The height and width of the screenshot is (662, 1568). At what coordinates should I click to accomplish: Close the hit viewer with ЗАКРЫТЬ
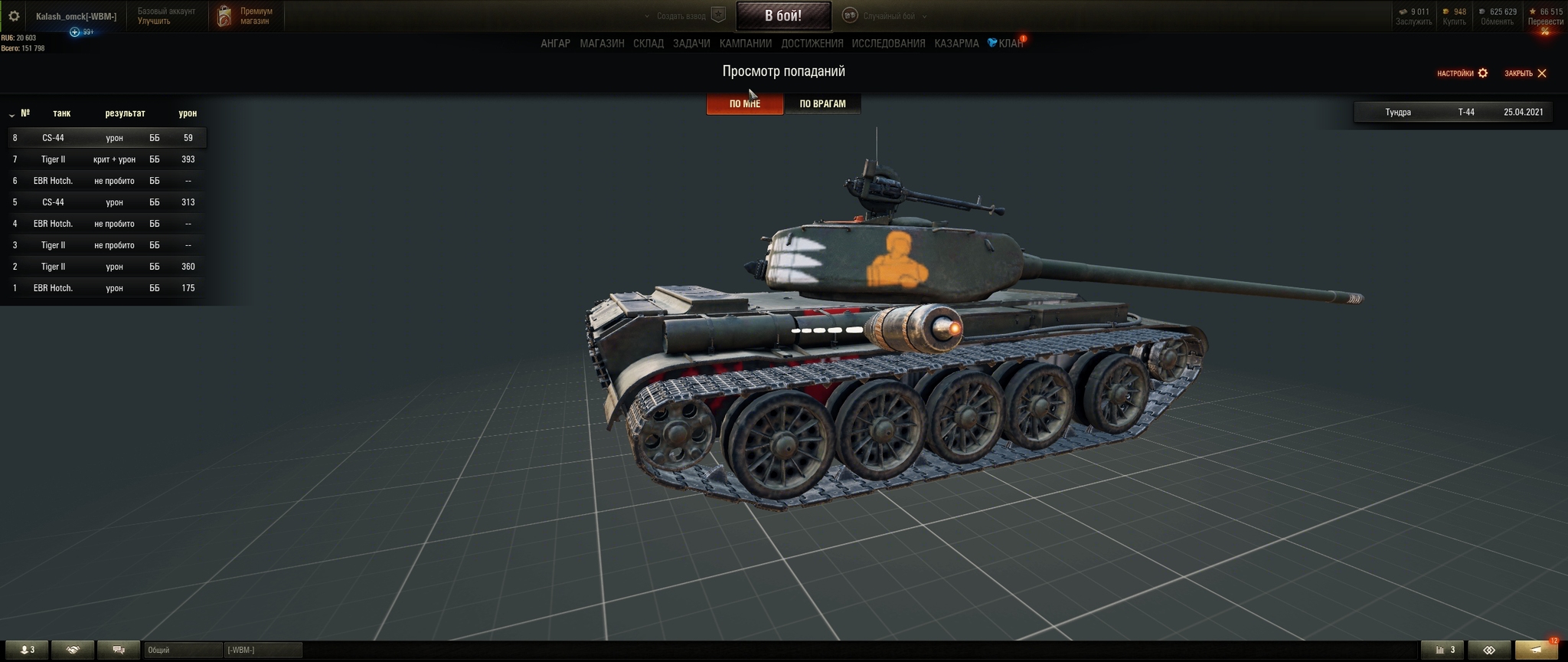tap(1525, 74)
